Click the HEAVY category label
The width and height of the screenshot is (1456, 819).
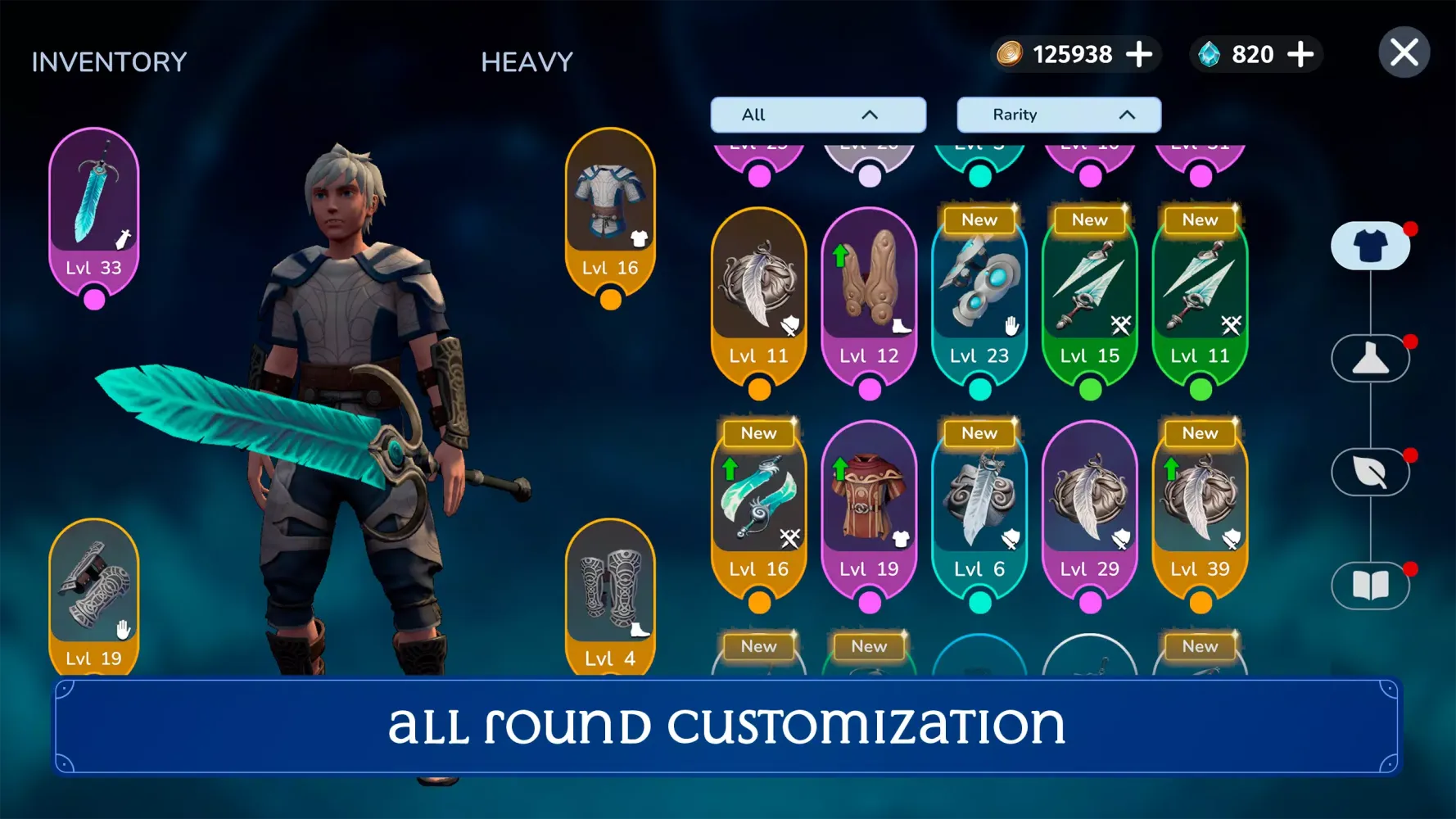[527, 61]
